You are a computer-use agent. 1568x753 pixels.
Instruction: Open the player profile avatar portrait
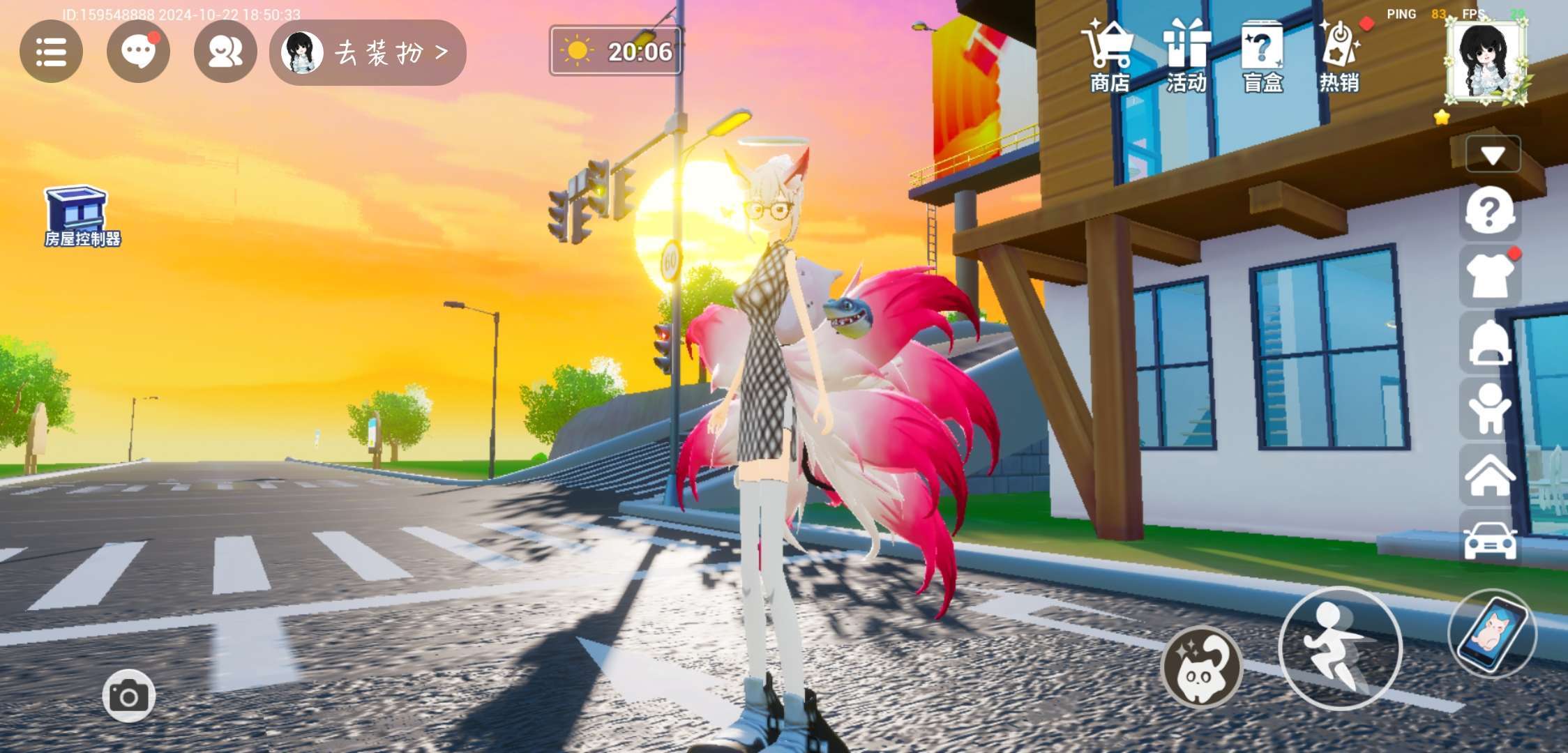point(1485,61)
